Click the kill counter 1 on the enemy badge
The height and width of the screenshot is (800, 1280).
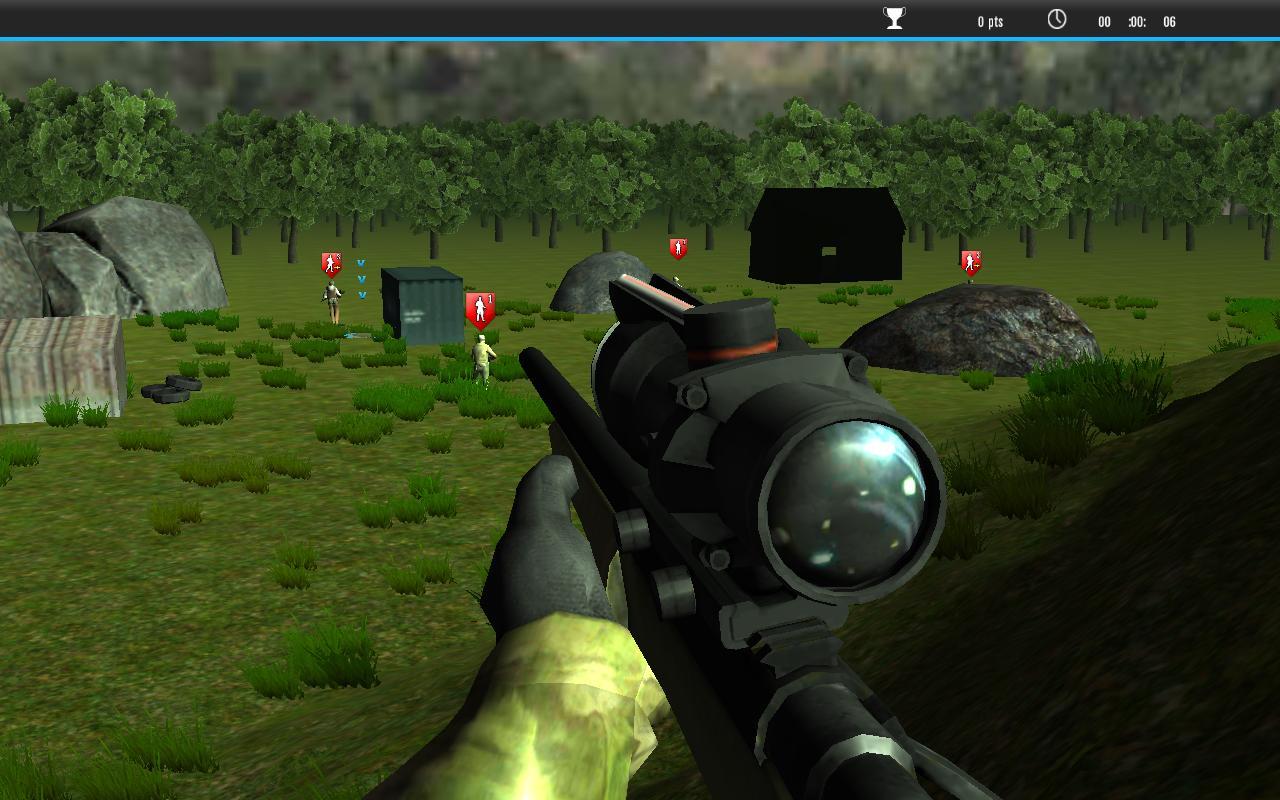coord(490,299)
